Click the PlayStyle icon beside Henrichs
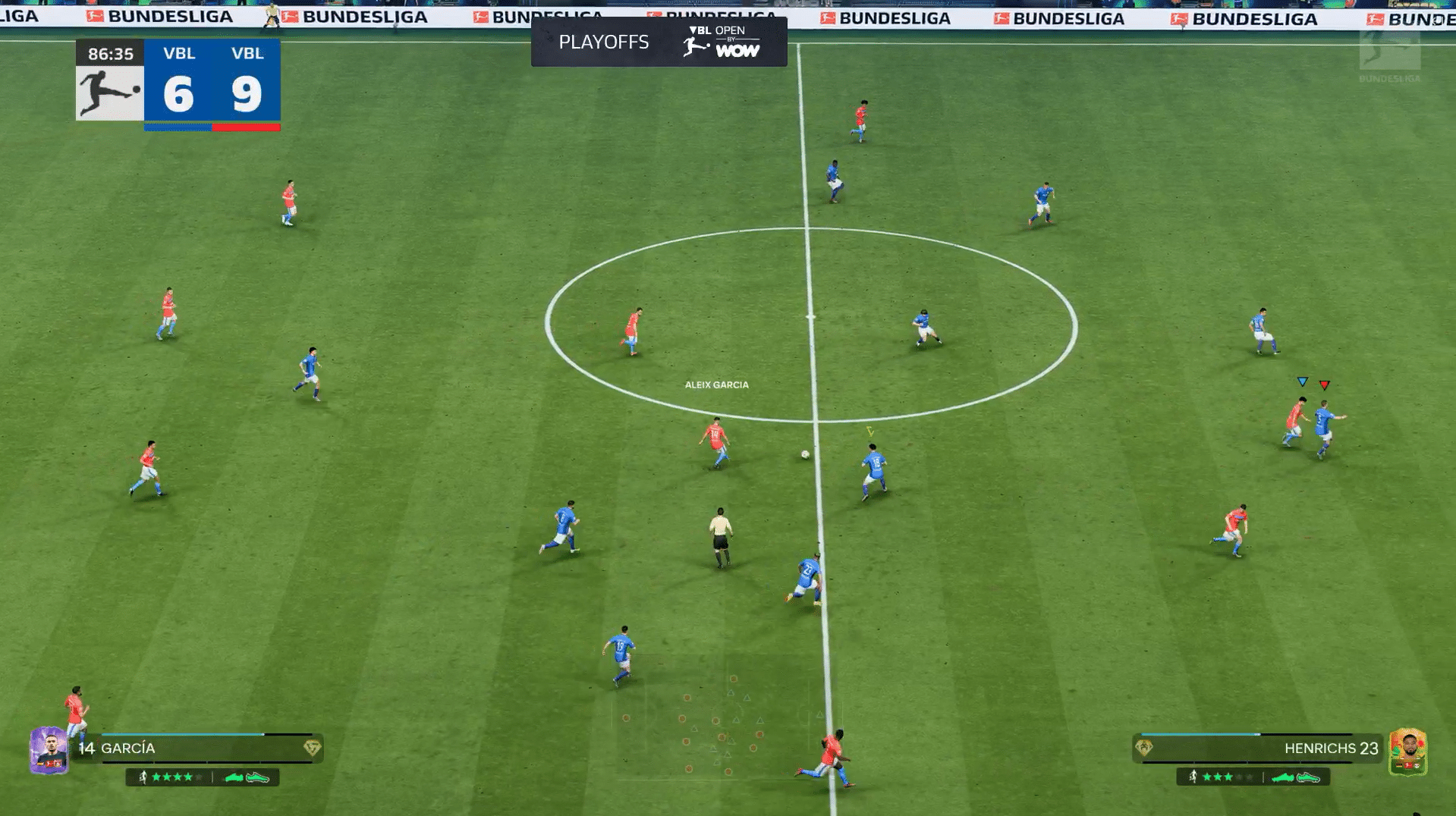 pyautogui.click(x=1143, y=749)
